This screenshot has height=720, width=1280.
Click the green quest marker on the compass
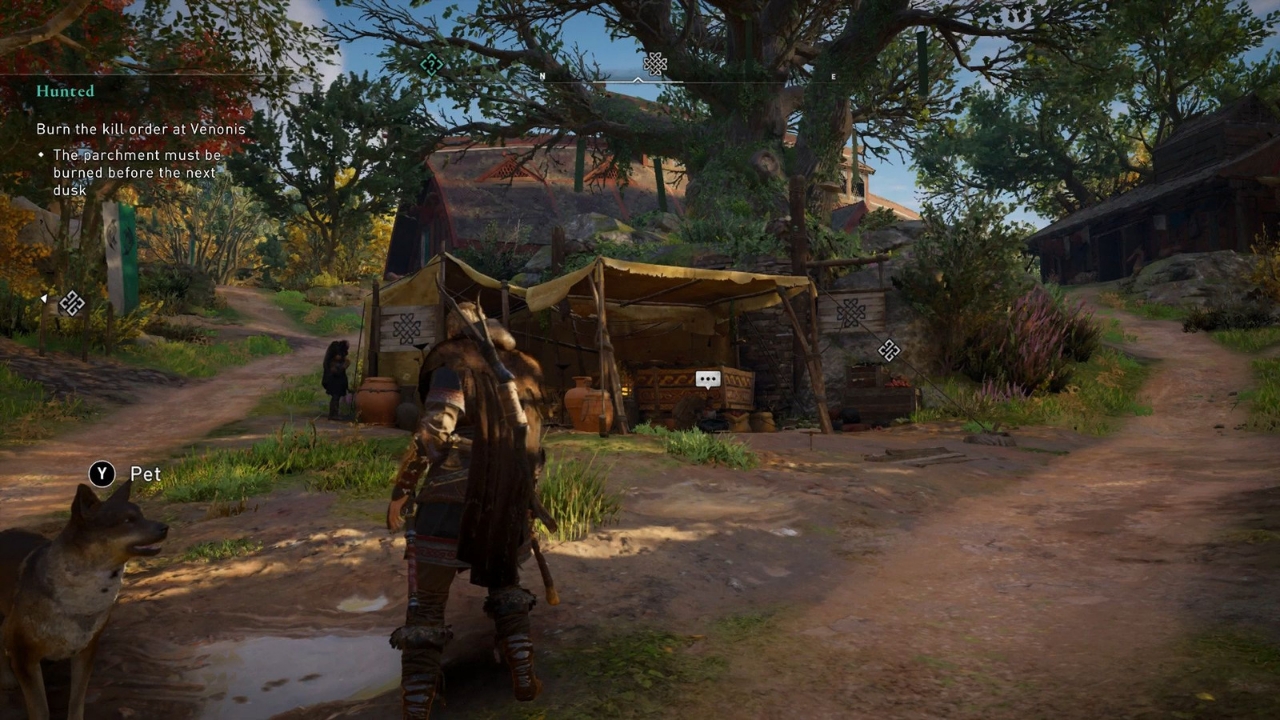pos(431,65)
